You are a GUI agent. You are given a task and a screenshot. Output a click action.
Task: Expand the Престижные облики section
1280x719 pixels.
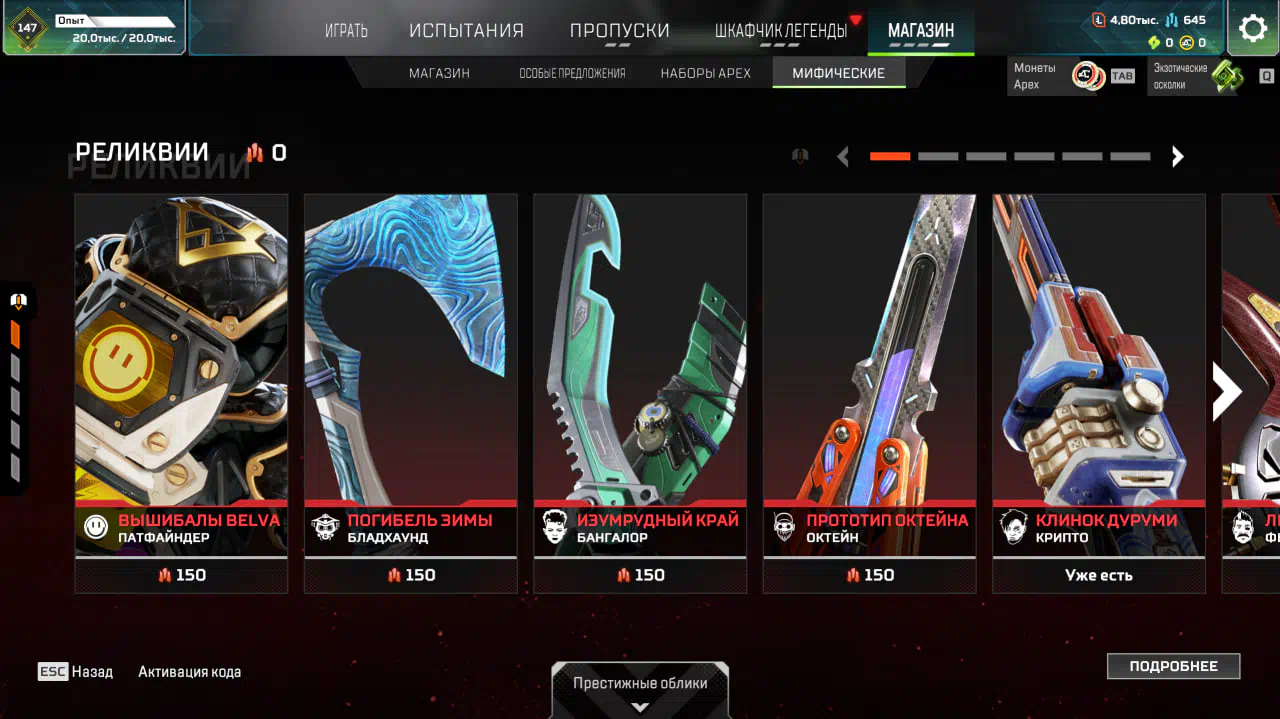[640, 690]
